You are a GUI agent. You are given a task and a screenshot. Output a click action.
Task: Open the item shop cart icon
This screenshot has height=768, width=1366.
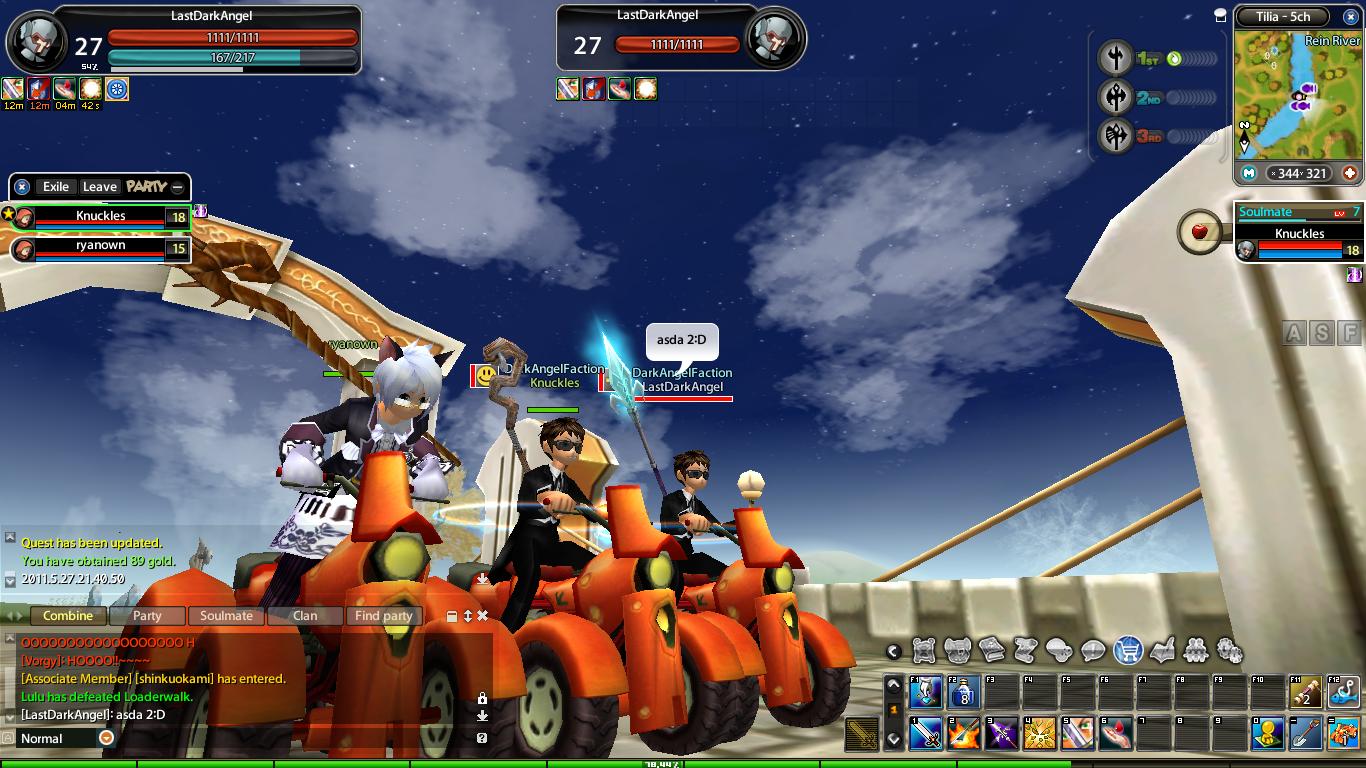click(1128, 651)
